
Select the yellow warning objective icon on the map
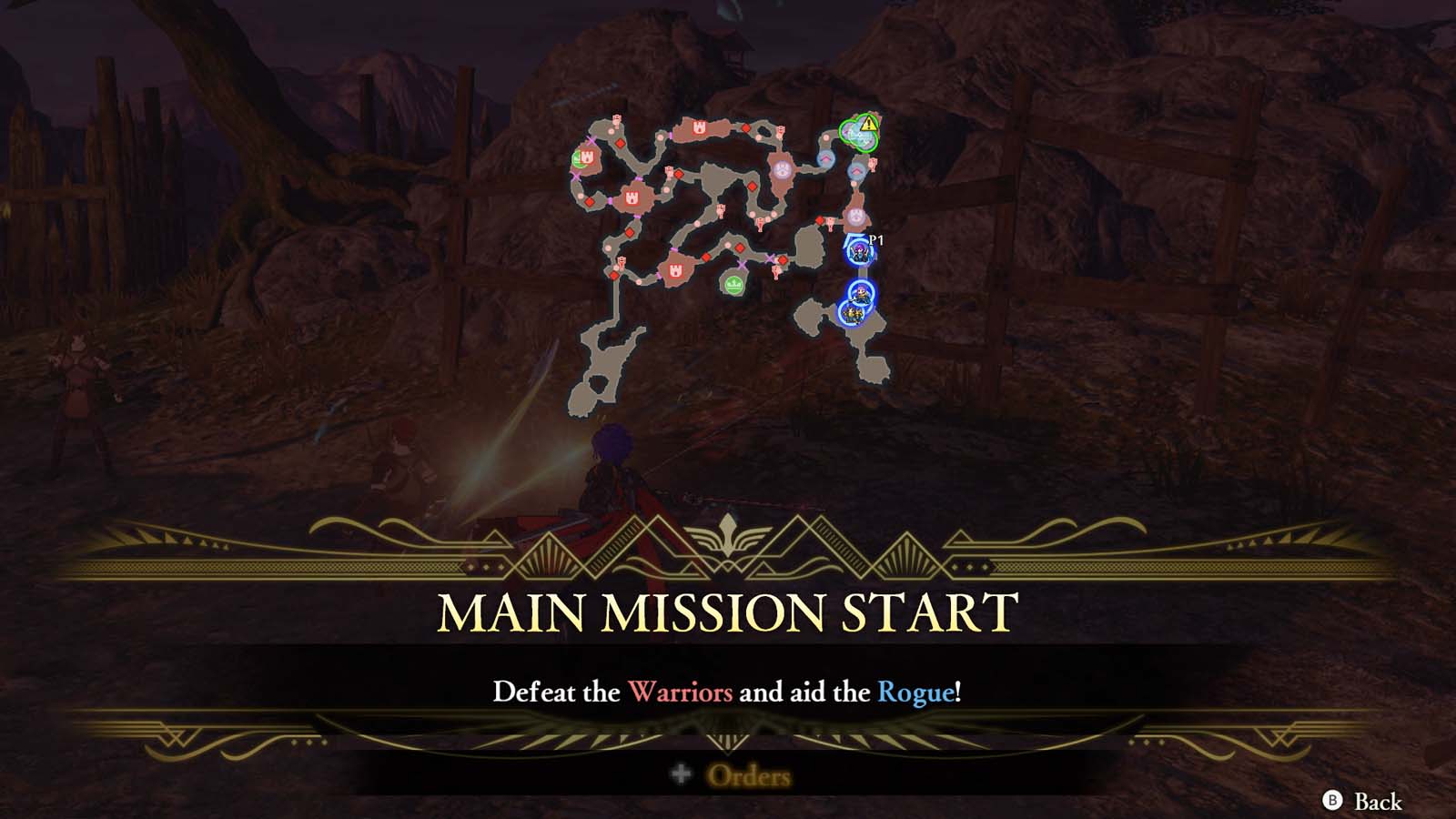[867, 125]
